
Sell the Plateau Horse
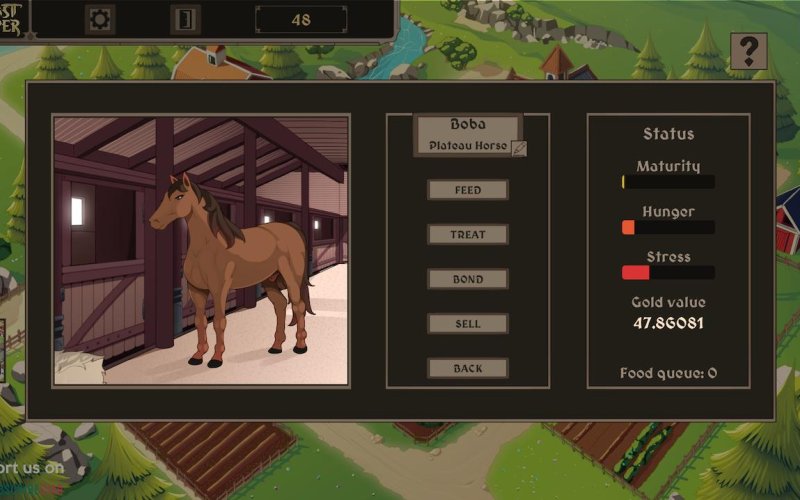(468, 324)
